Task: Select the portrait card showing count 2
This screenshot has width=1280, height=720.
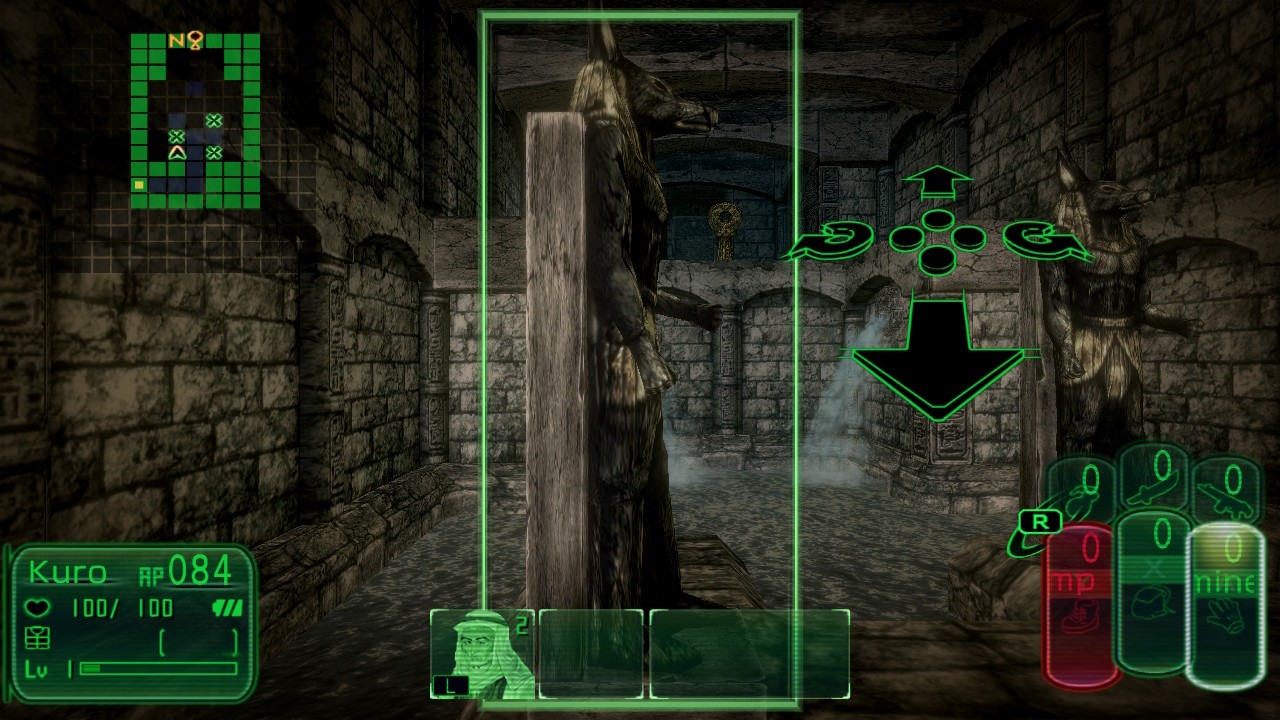Action: 485,655
